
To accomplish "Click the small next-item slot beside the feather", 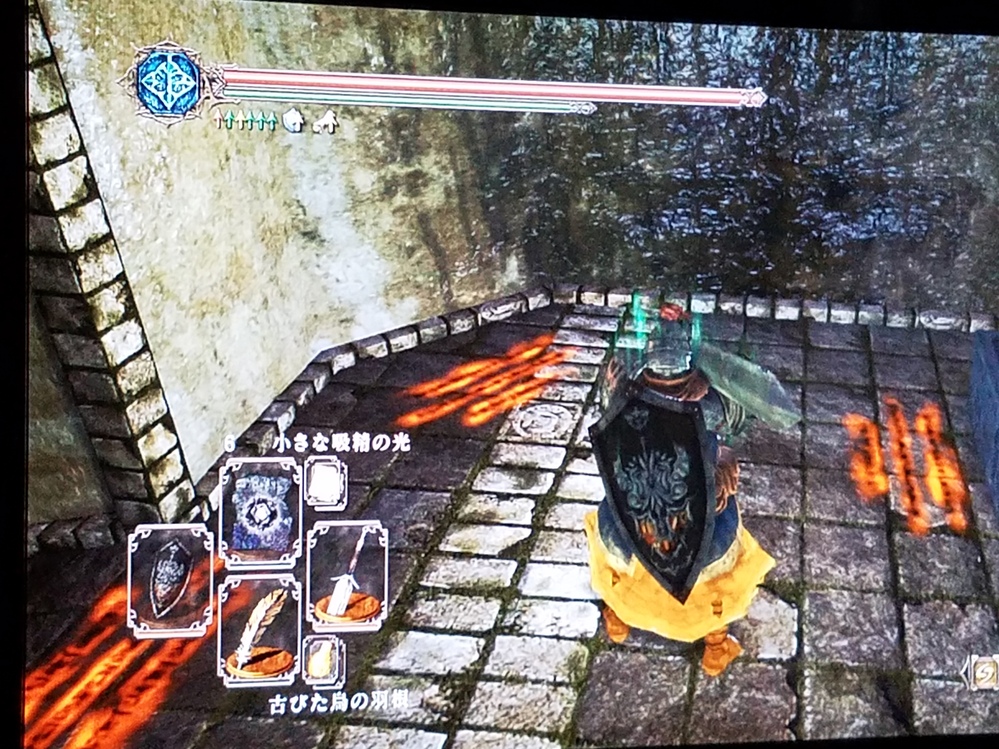I will click(323, 660).
